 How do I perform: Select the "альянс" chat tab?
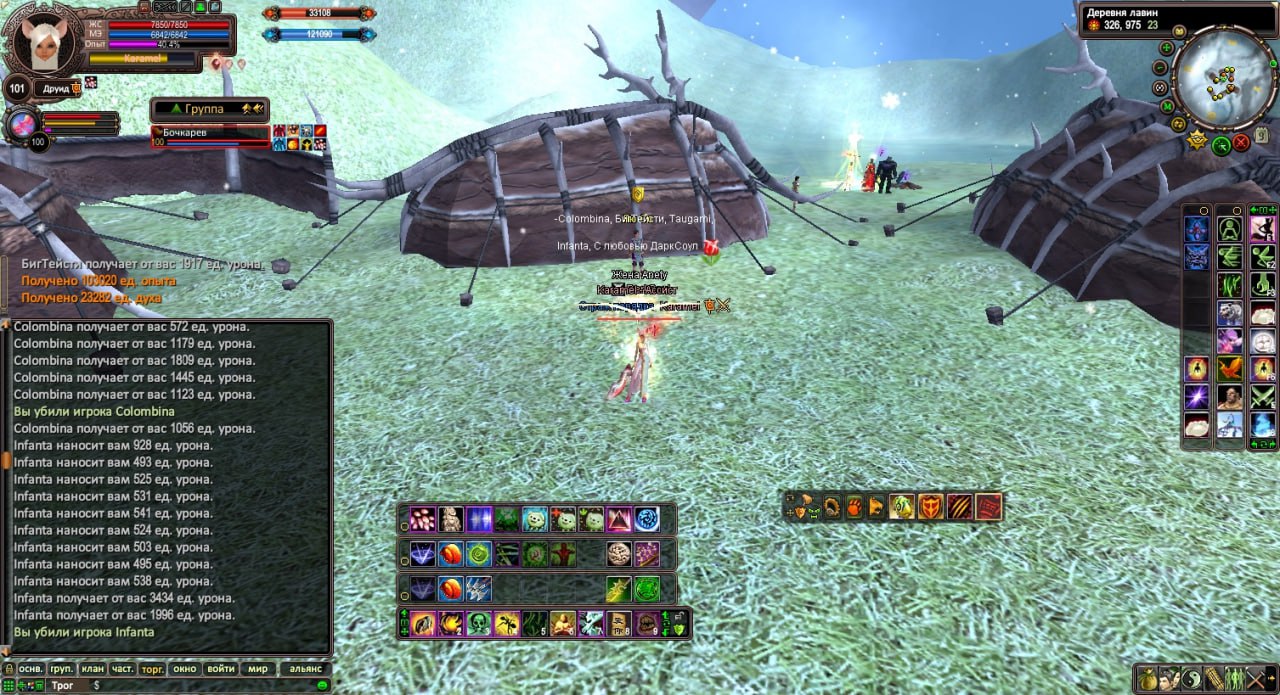[x=305, y=668]
